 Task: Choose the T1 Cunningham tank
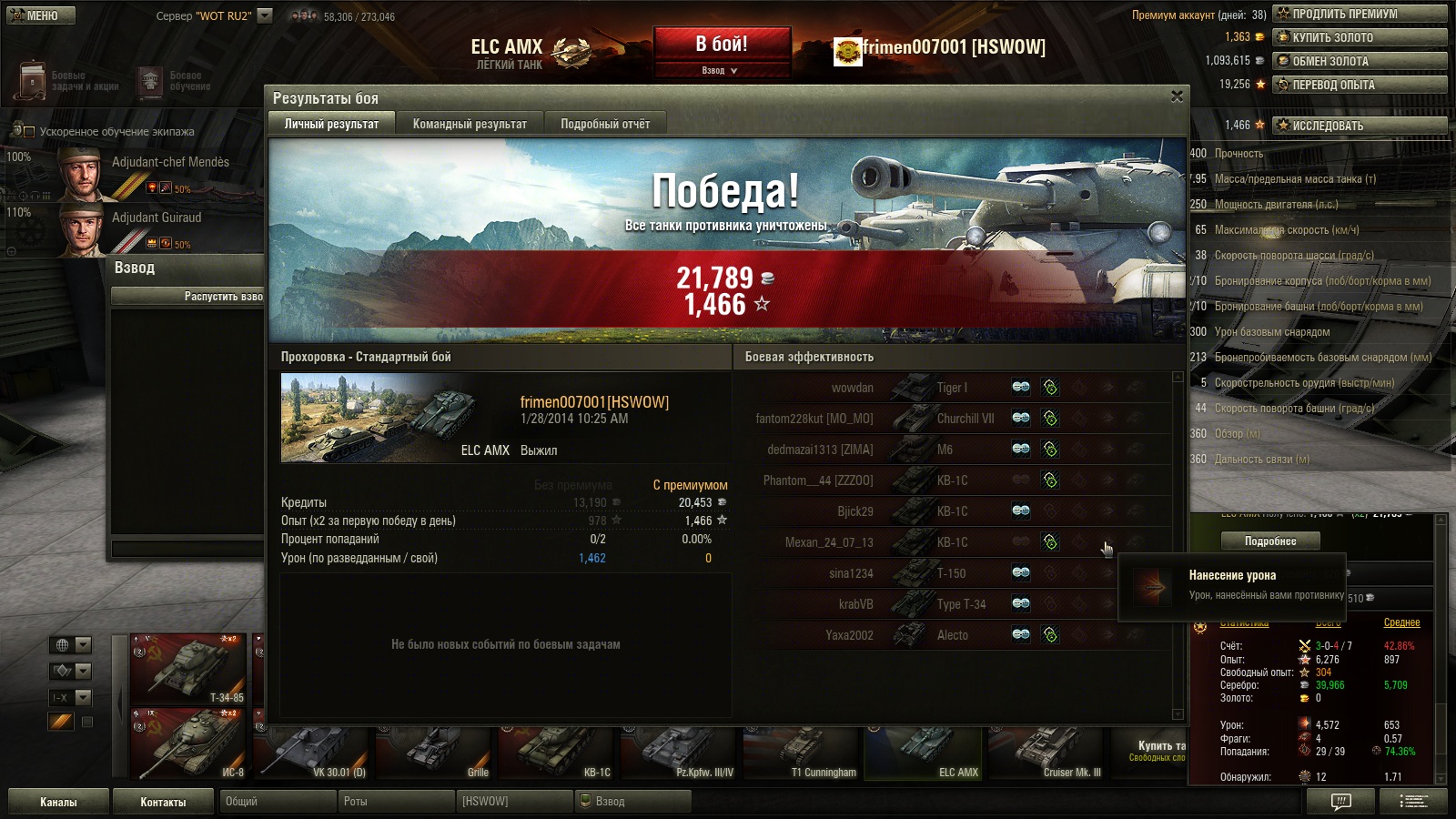click(x=801, y=753)
